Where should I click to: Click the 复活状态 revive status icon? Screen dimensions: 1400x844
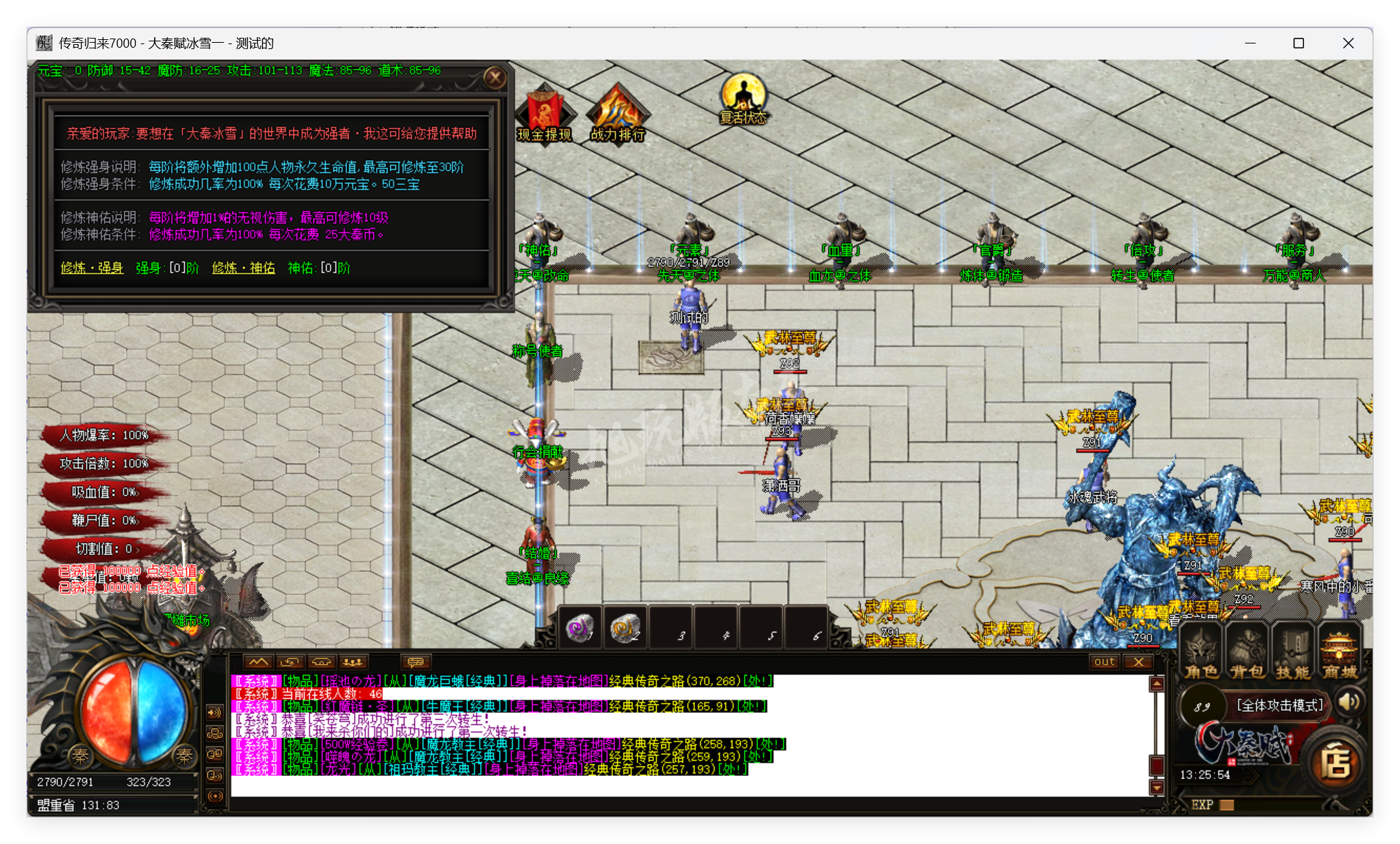click(x=743, y=99)
